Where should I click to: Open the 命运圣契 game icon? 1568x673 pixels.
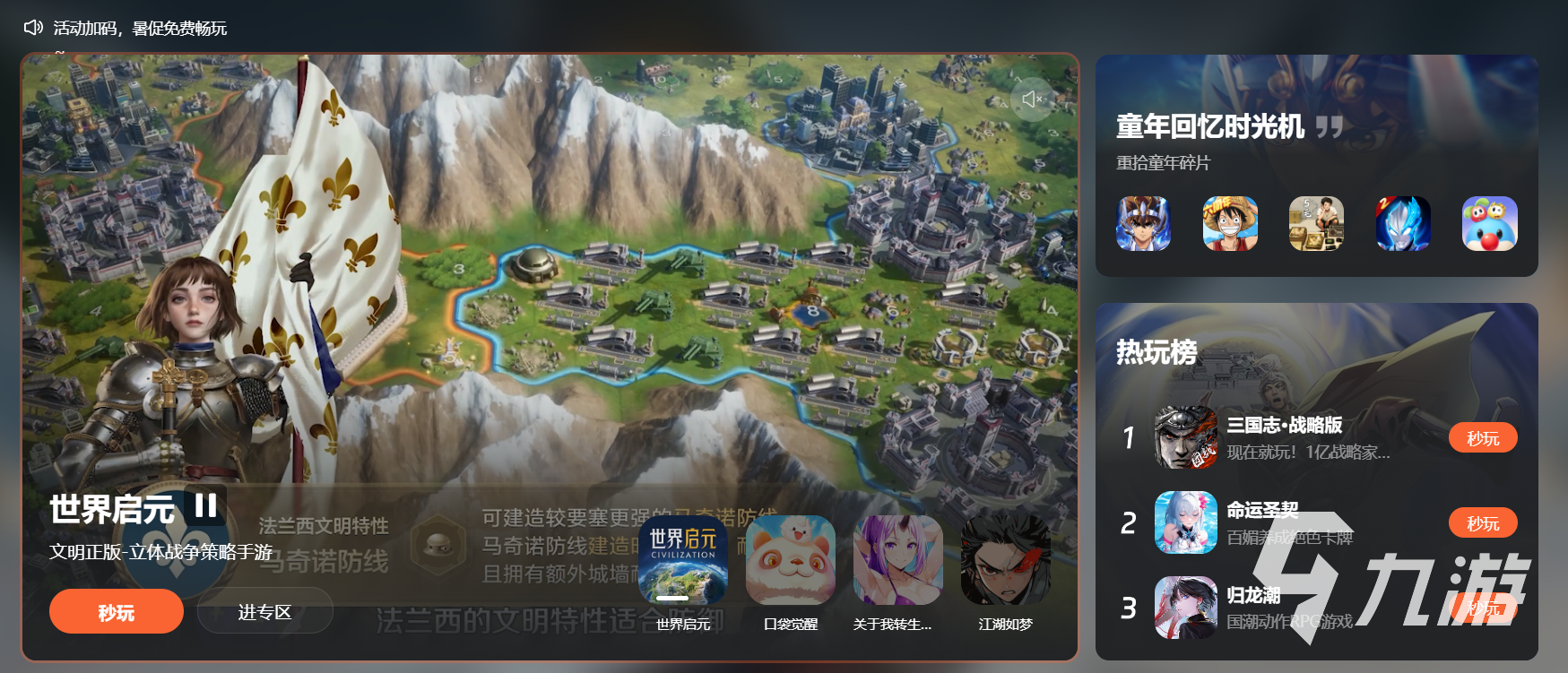[x=1185, y=522]
